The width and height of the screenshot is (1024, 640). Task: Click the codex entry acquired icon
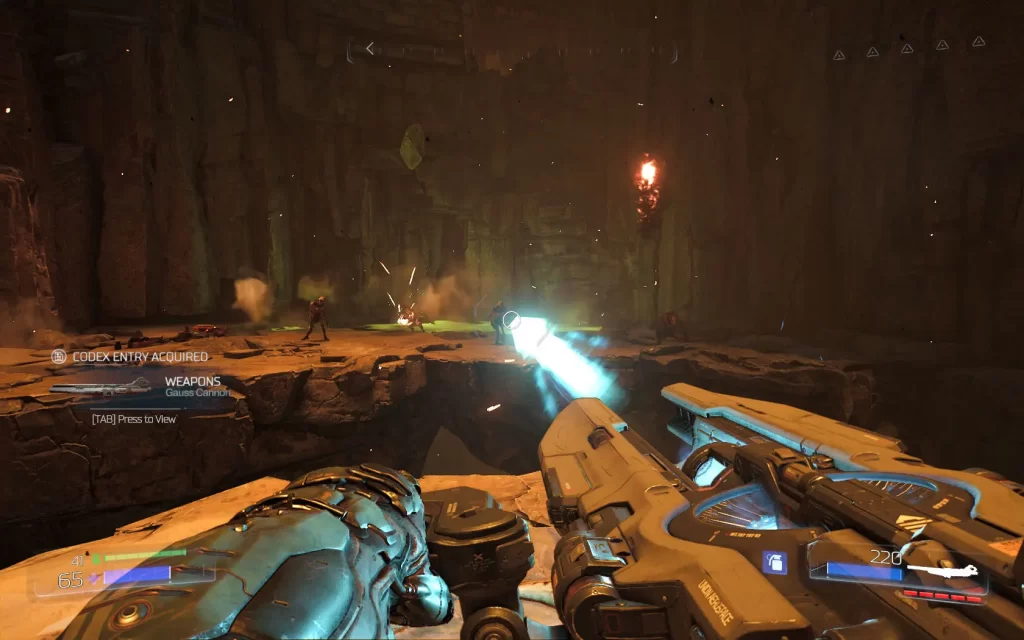59,356
